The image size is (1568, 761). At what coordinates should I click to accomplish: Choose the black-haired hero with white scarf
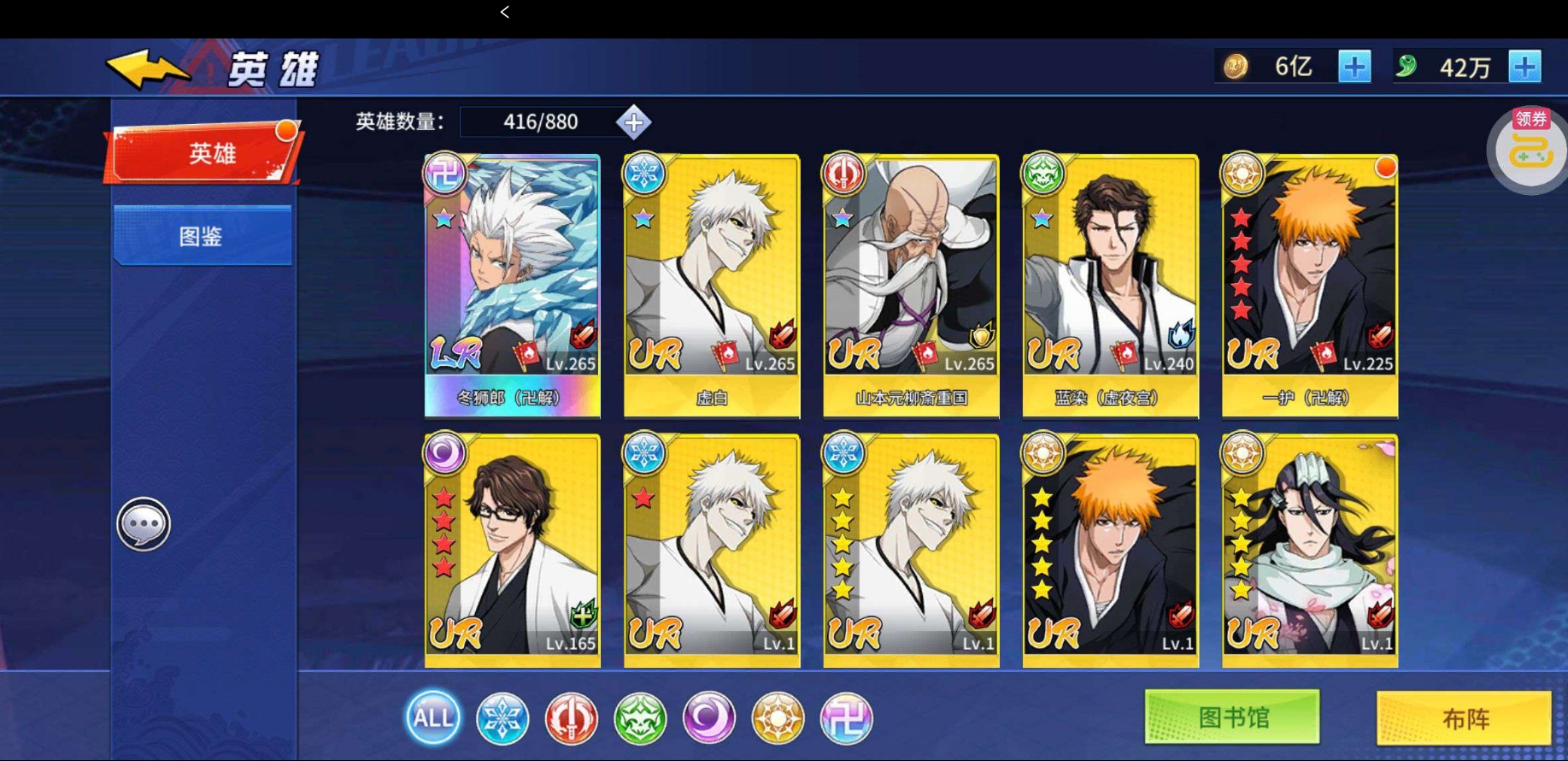[x=1309, y=550]
